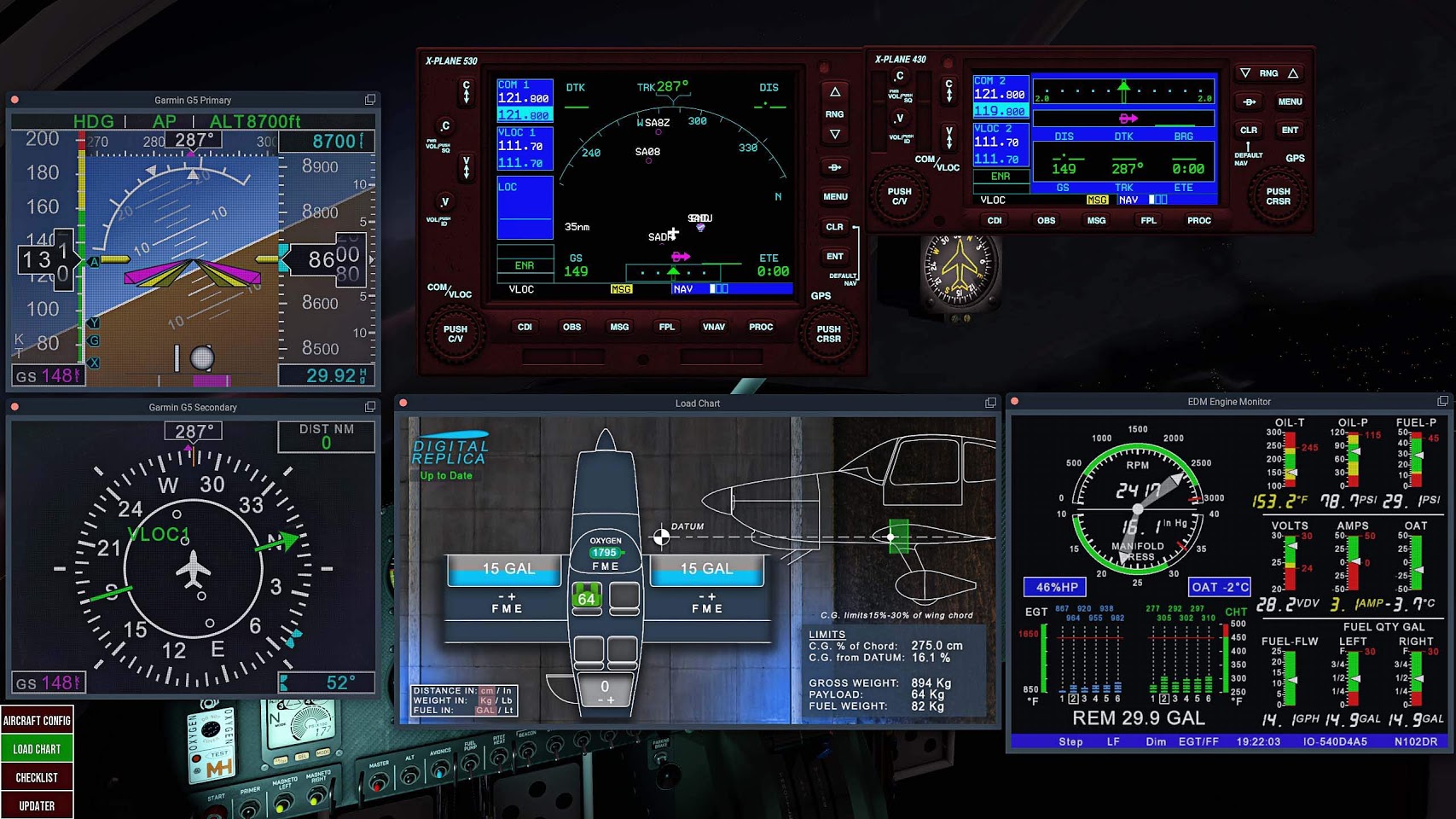
Task: Toggle weight units between Kg and Lb
Action: [488, 700]
